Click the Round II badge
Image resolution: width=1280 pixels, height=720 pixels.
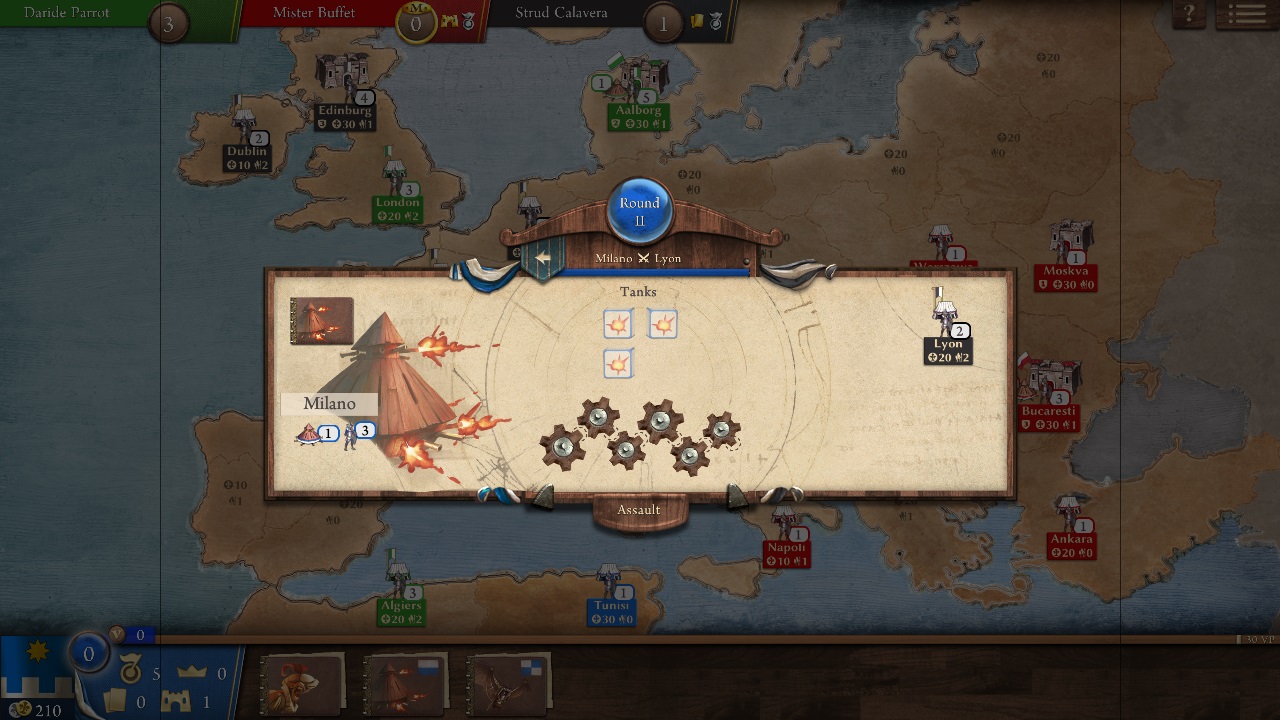click(639, 210)
